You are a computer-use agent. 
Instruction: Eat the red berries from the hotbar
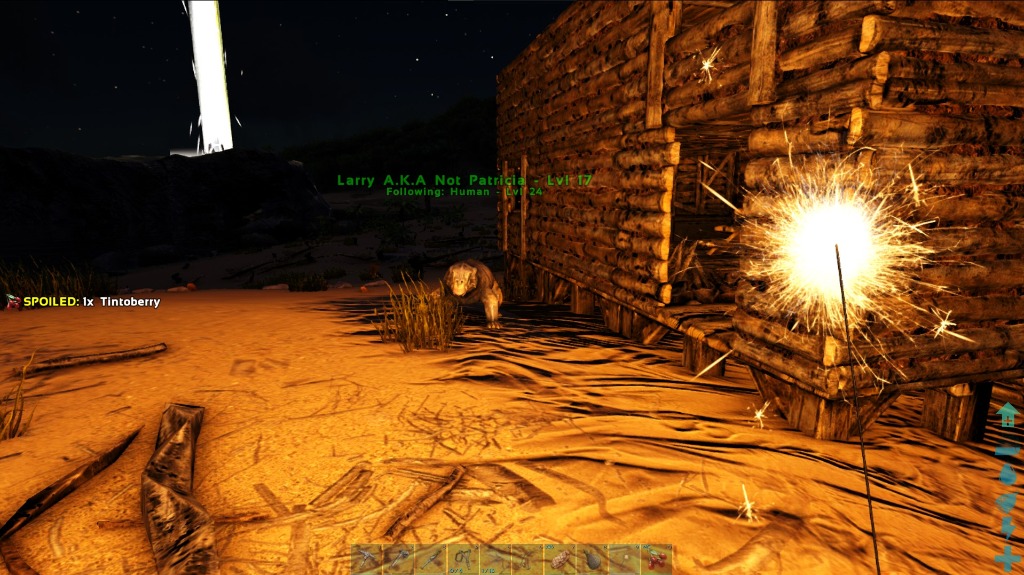(656, 559)
